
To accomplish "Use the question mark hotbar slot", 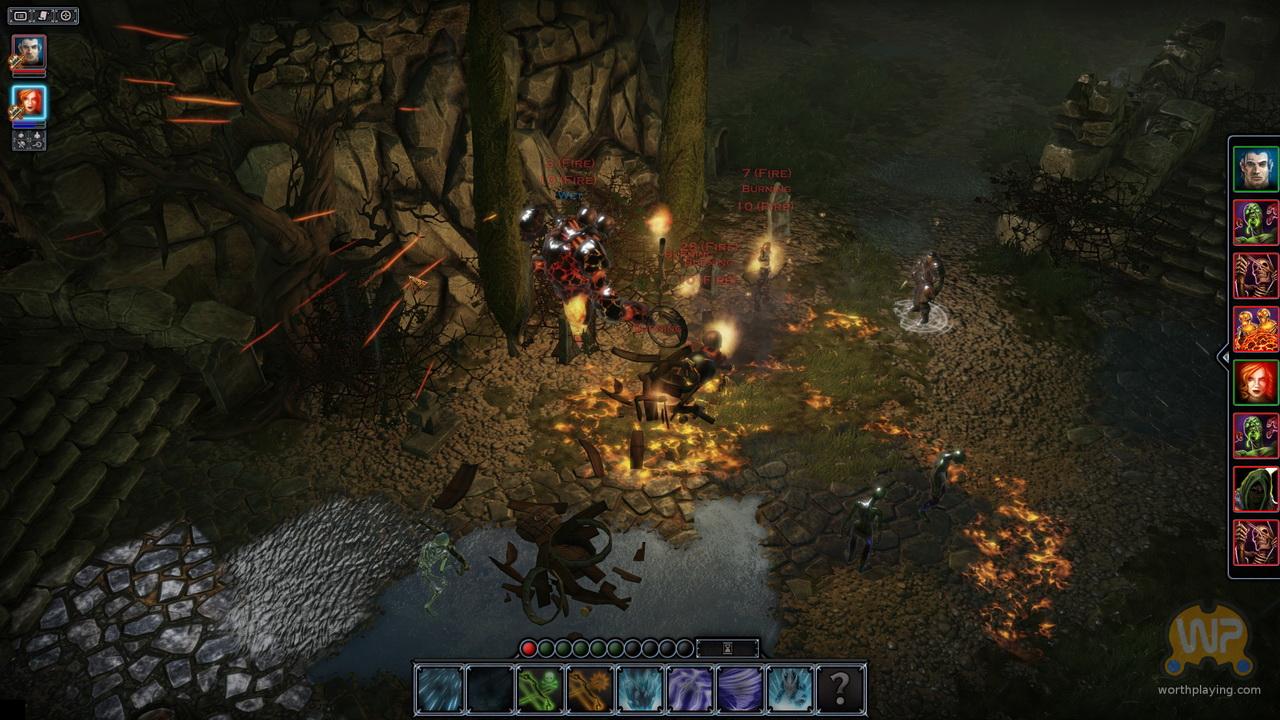I will tap(840, 690).
